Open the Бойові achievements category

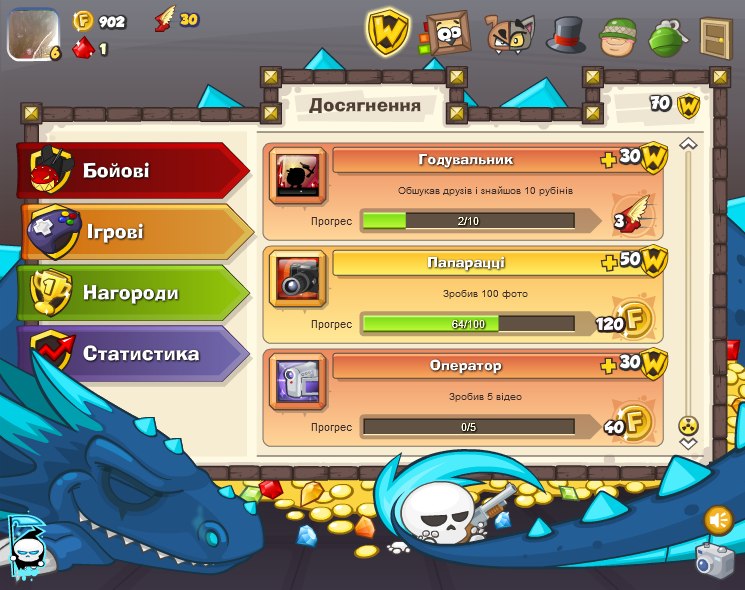(x=130, y=171)
